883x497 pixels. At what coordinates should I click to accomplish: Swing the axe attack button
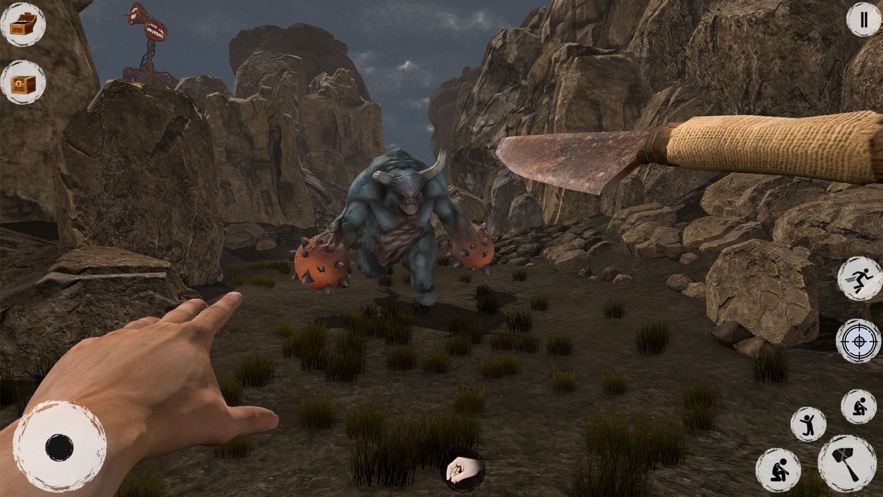[x=847, y=464]
